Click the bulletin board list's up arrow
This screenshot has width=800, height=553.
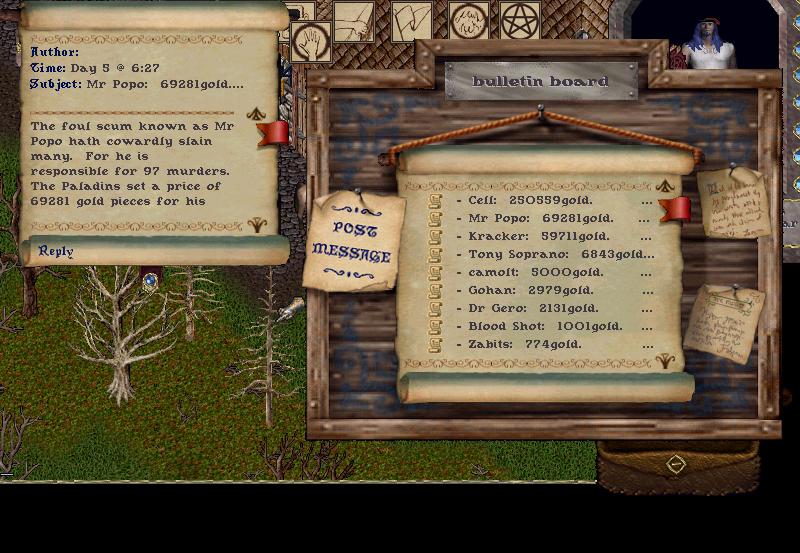coord(665,186)
